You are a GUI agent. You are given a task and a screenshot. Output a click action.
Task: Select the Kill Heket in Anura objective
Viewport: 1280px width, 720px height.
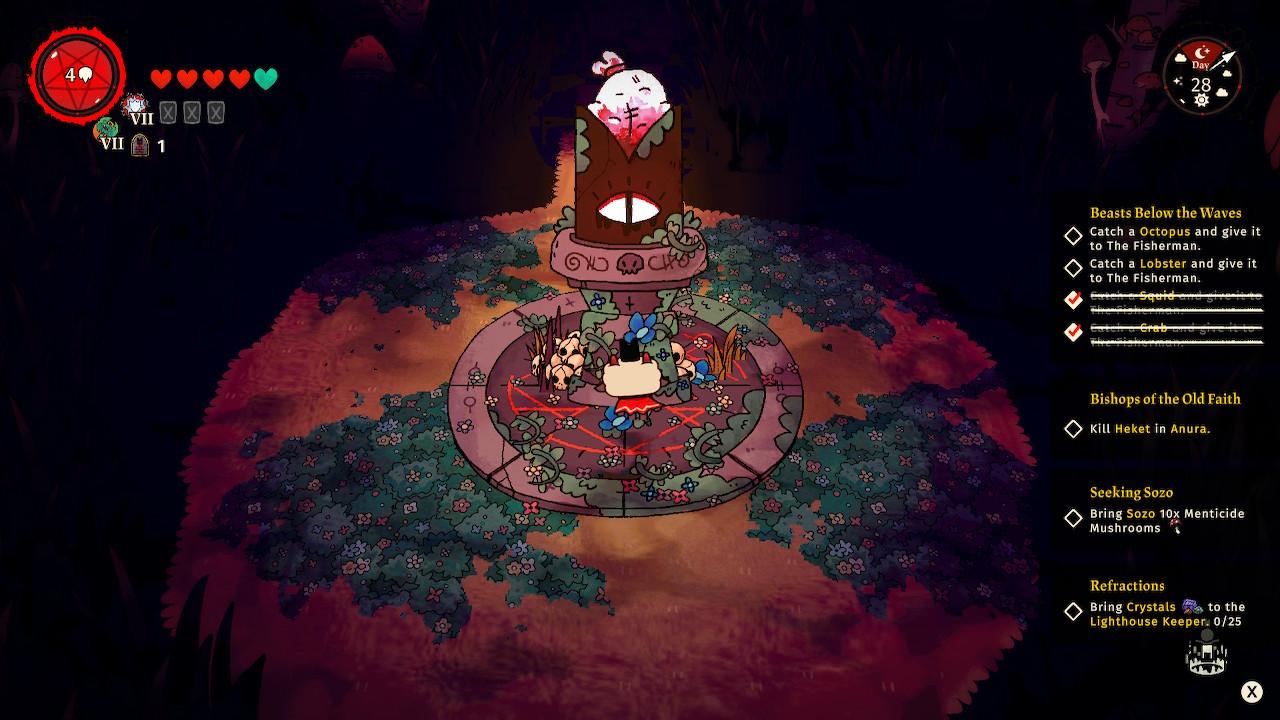click(1150, 429)
